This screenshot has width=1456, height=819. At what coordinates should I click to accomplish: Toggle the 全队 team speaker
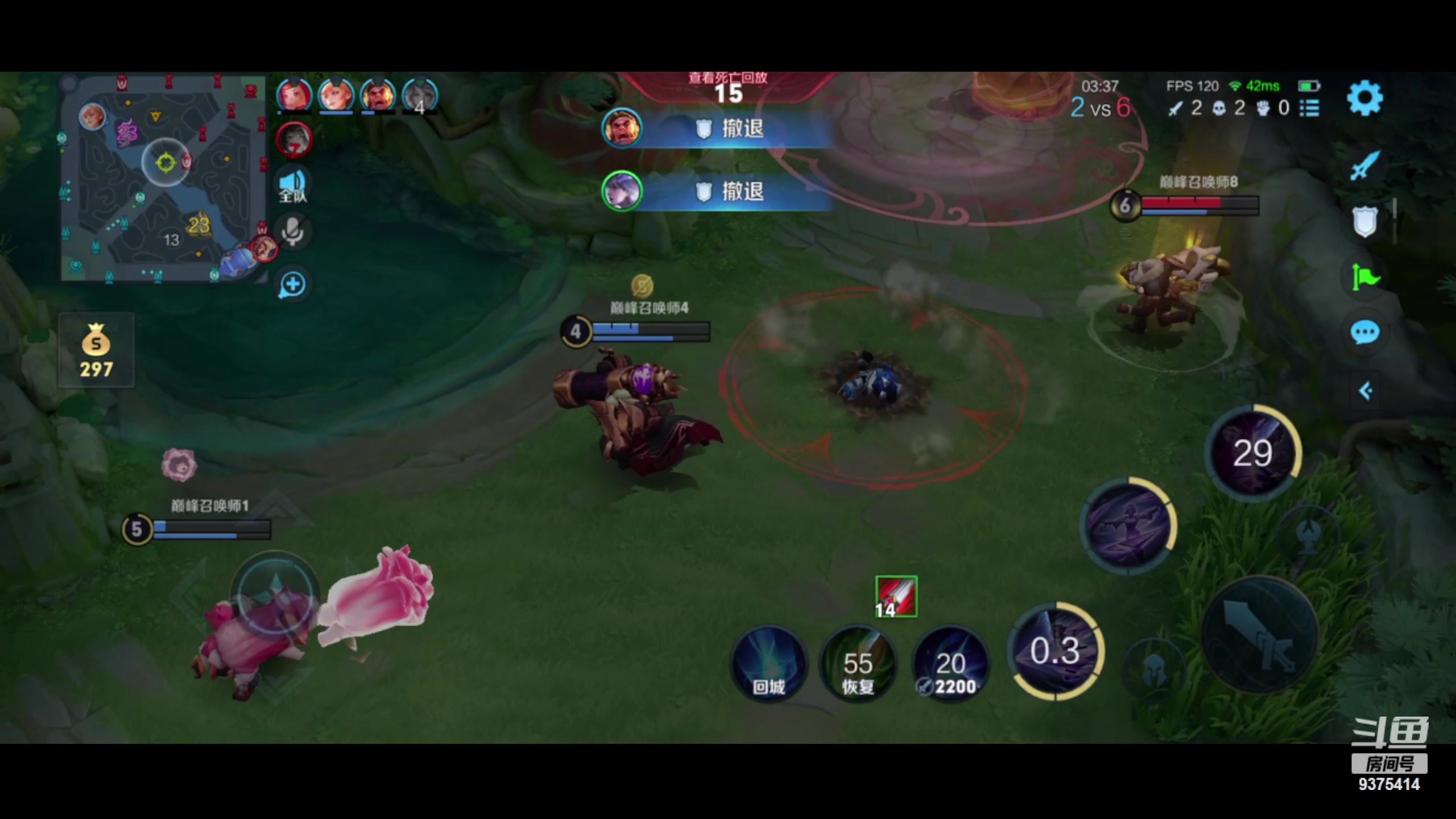(x=293, y=185)
